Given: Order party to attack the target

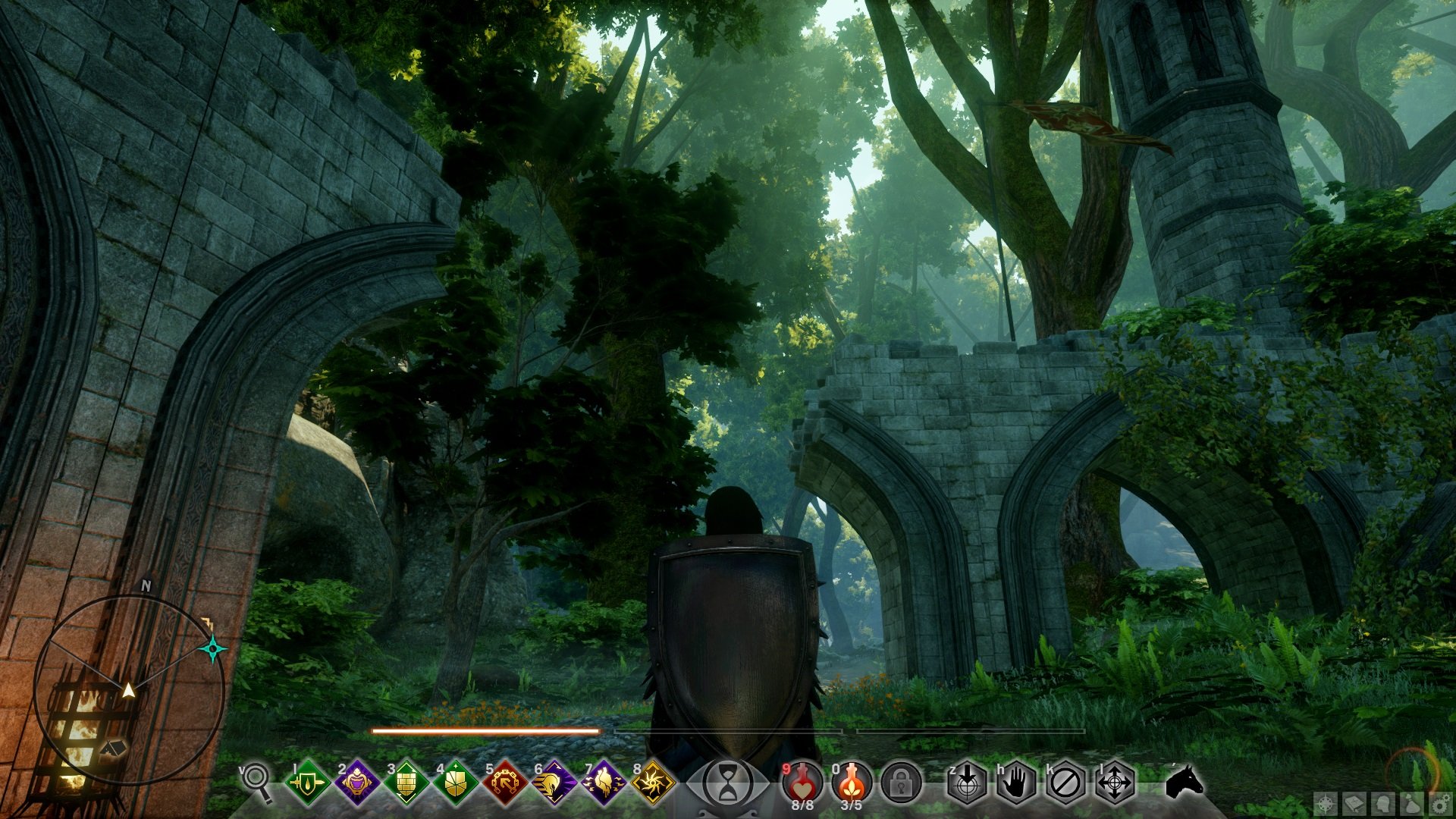Looking at the screenshot, I should coord(968,782).
